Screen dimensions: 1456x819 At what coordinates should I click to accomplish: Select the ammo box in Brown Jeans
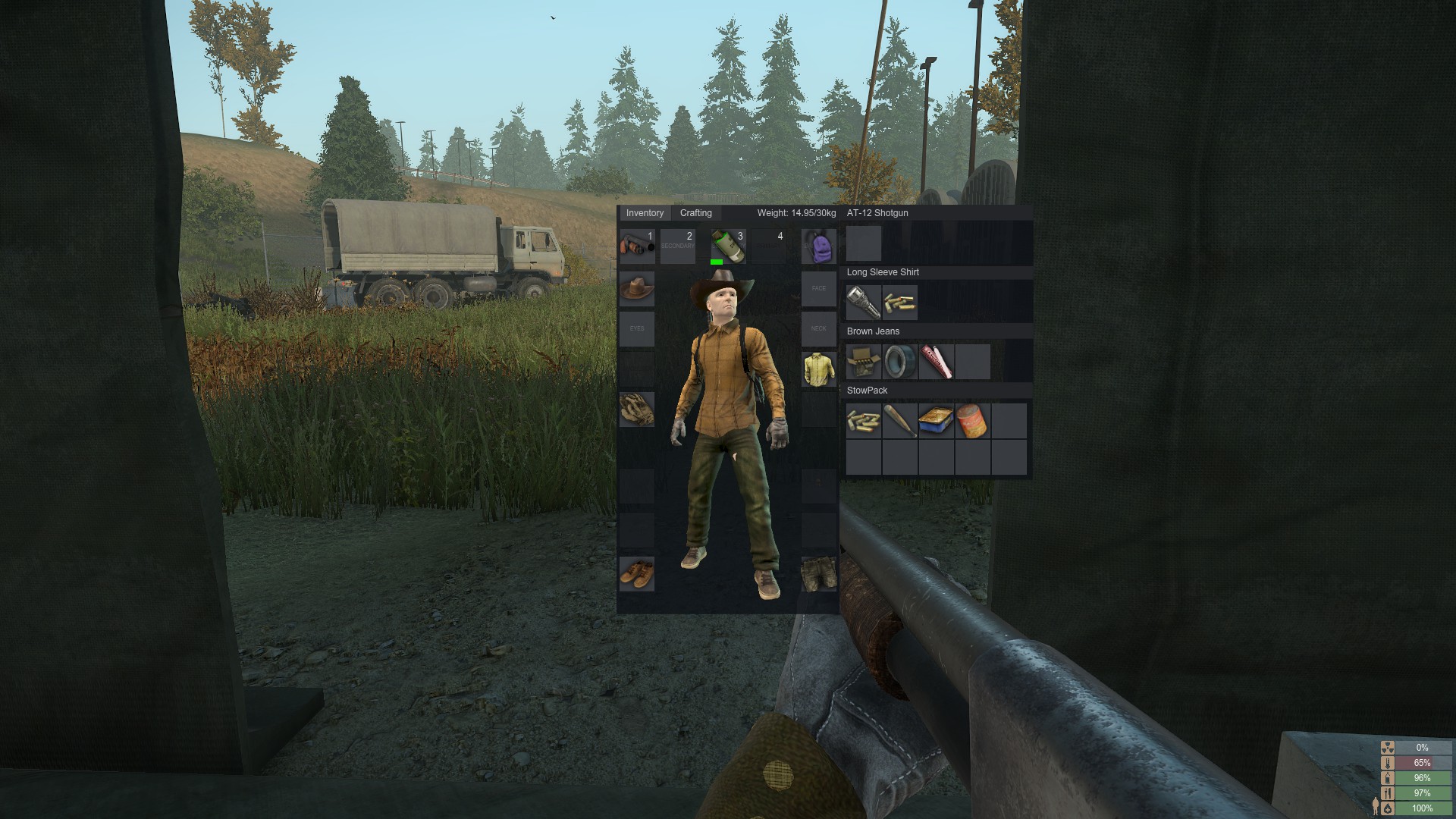(x=863, y=362)
